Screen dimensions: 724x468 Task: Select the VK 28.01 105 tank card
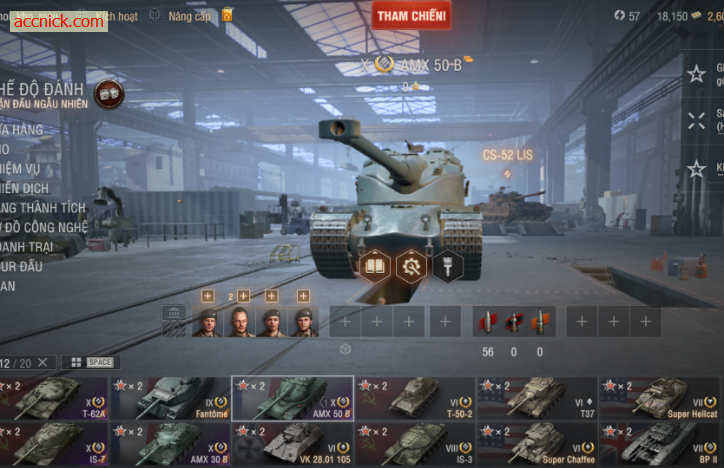[x=292, y=443]
